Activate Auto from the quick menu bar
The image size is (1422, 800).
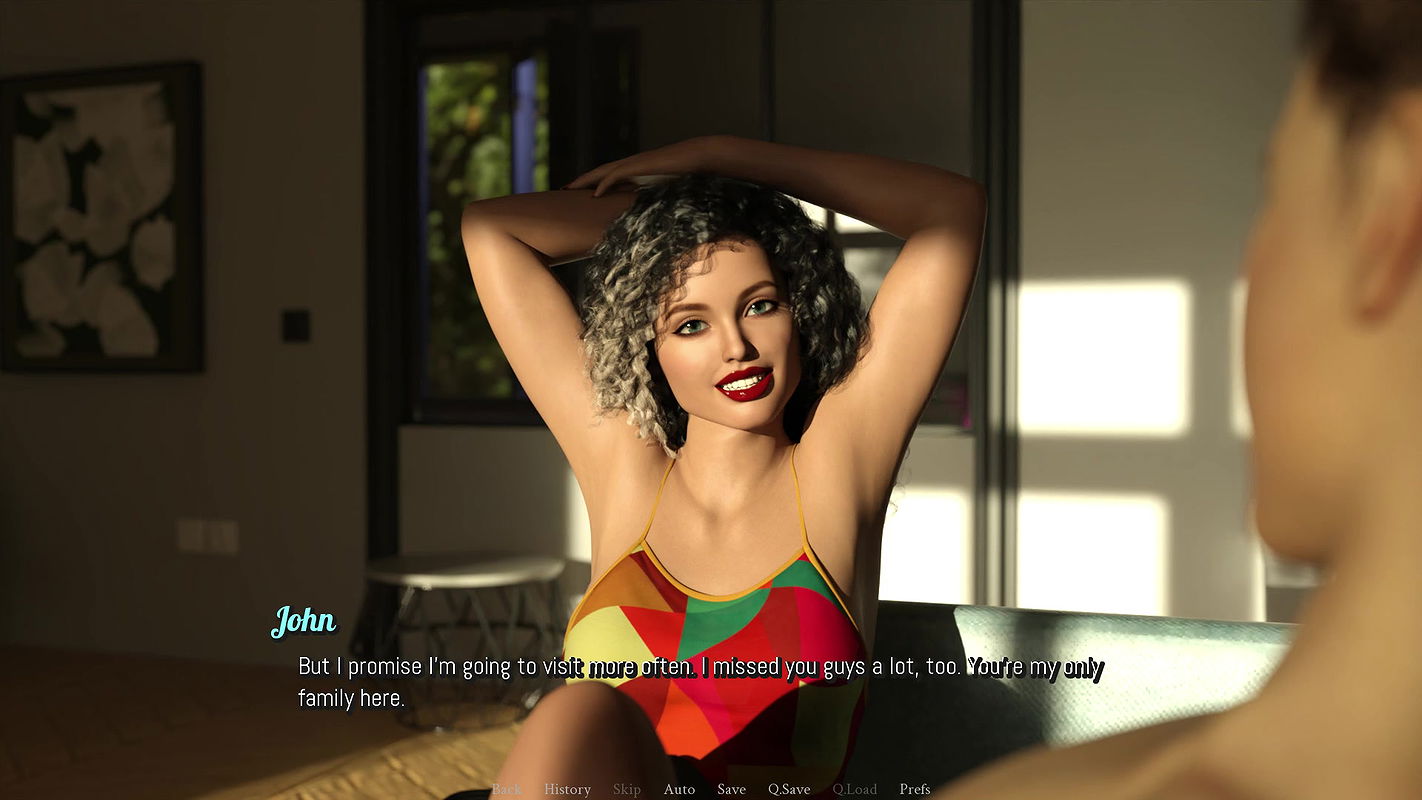tap(679, 789)
